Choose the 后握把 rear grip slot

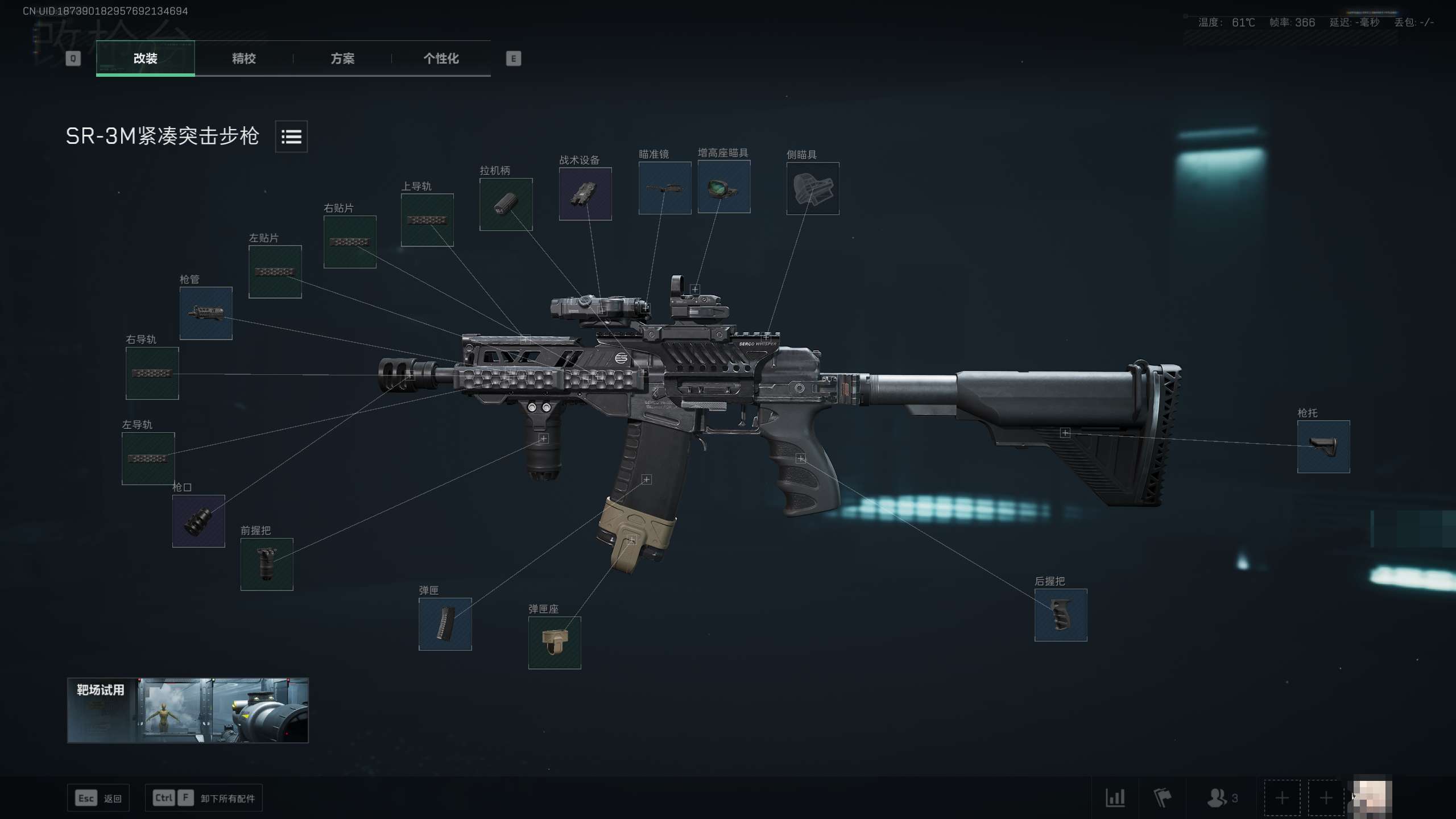pyautogui.click(x=1061, y=615)
